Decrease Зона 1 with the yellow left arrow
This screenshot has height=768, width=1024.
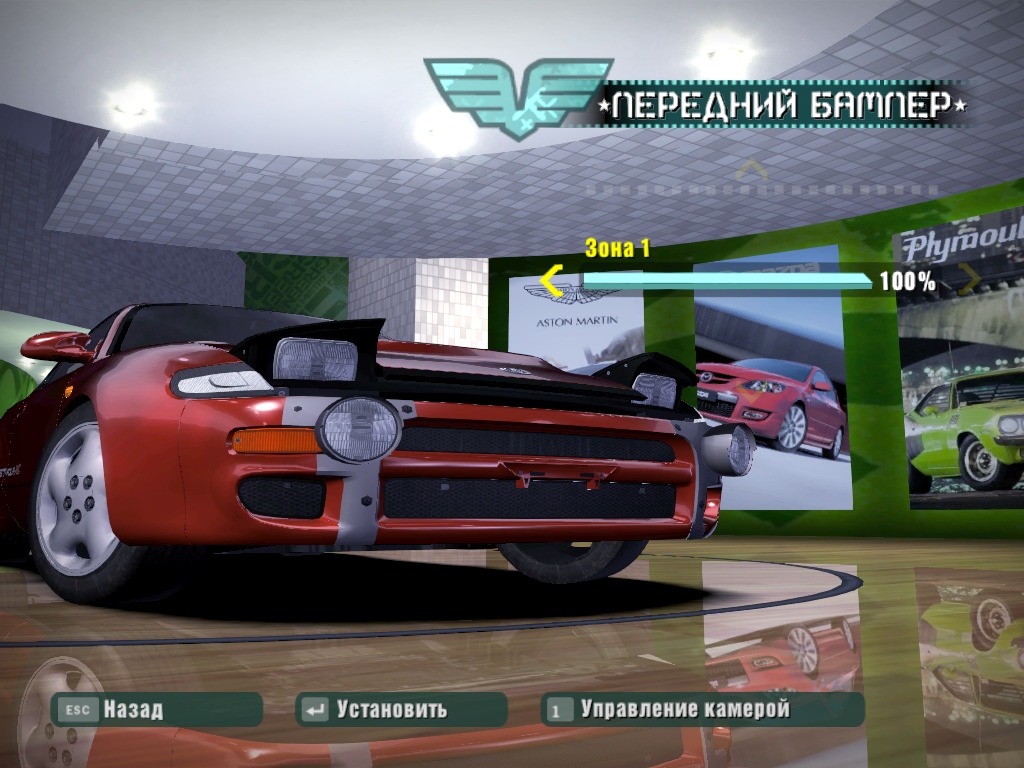[552, 281]
